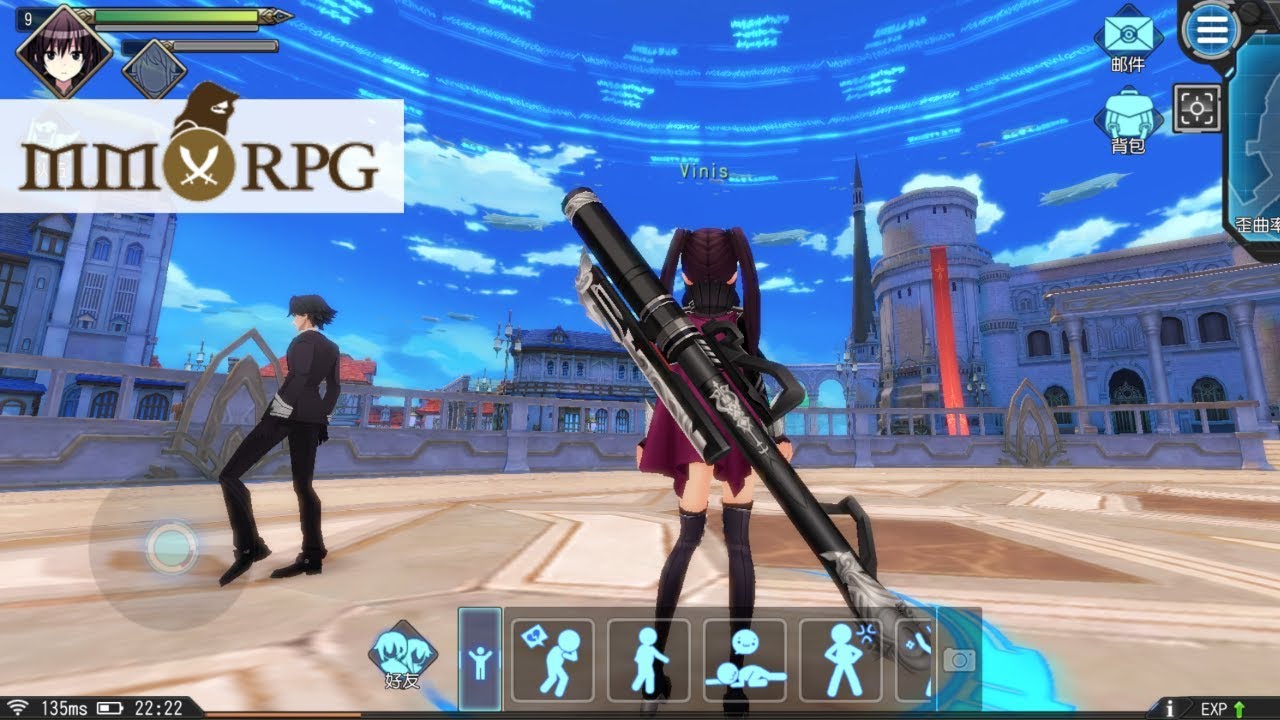The image size is (1280, 720).
Task: Play the lying down smiling emote
Action: click(744, 660)
